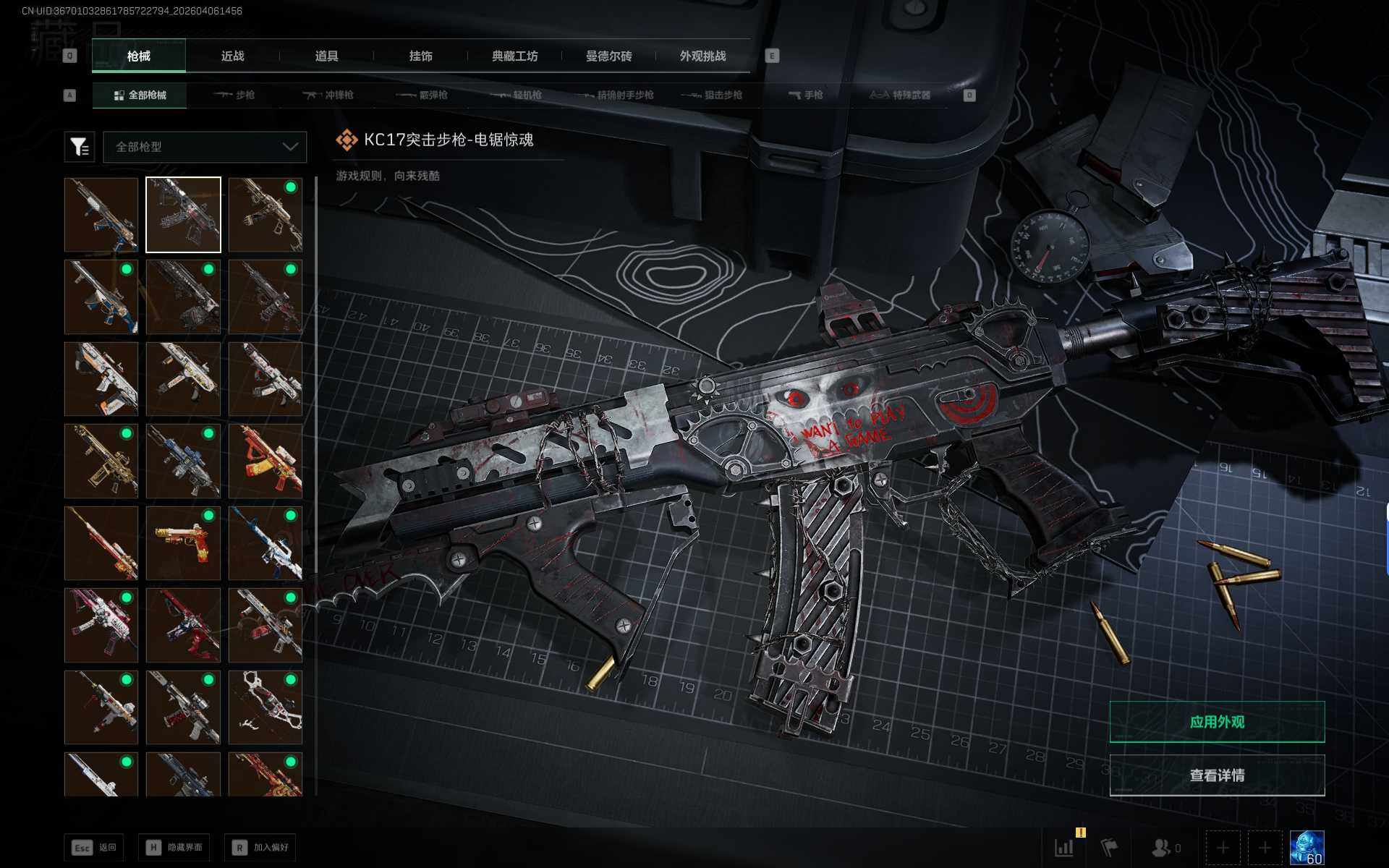Switch to the 近战 melee tab
Viewport: 1389px width, 868px height.
click(x=232, y=56)
